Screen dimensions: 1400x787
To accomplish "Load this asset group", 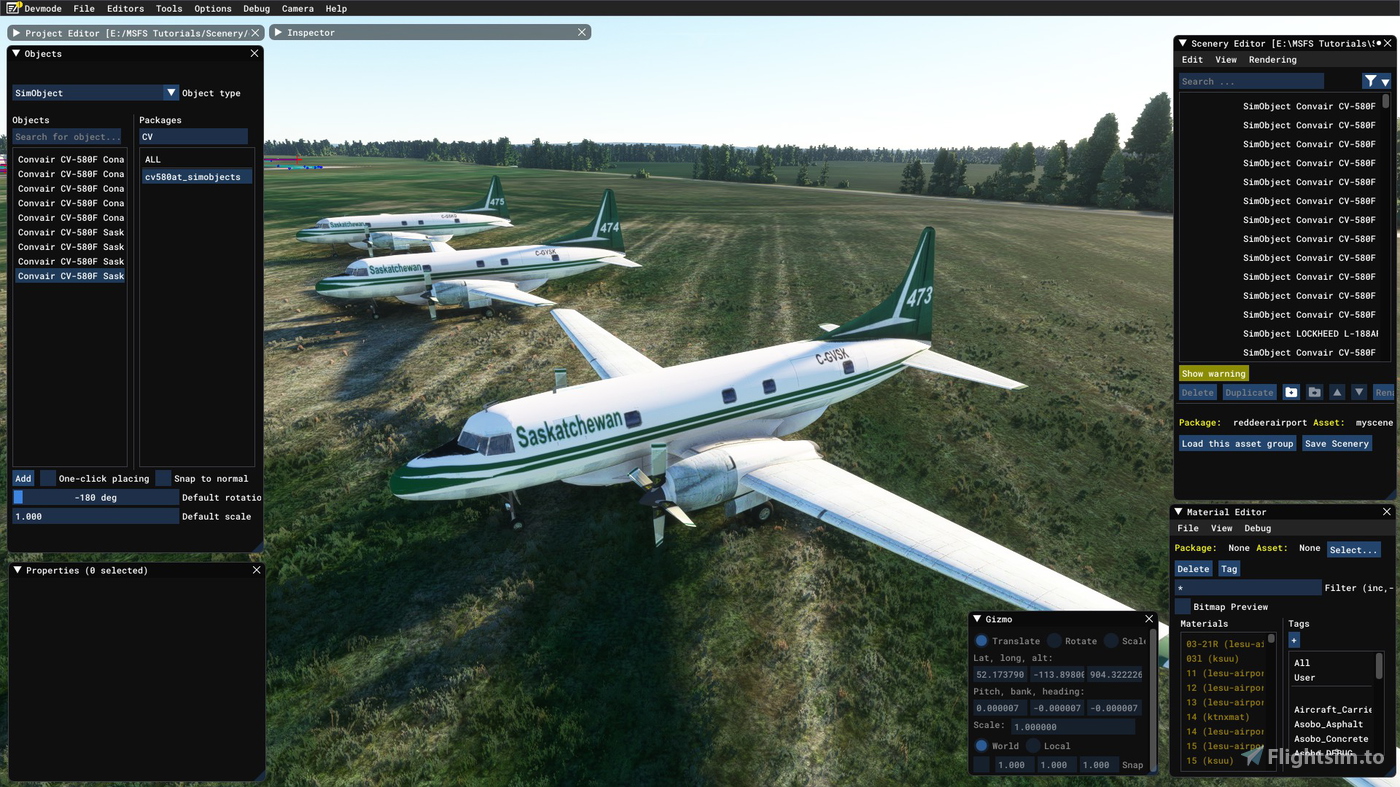I will click(x=1237, y=444).
